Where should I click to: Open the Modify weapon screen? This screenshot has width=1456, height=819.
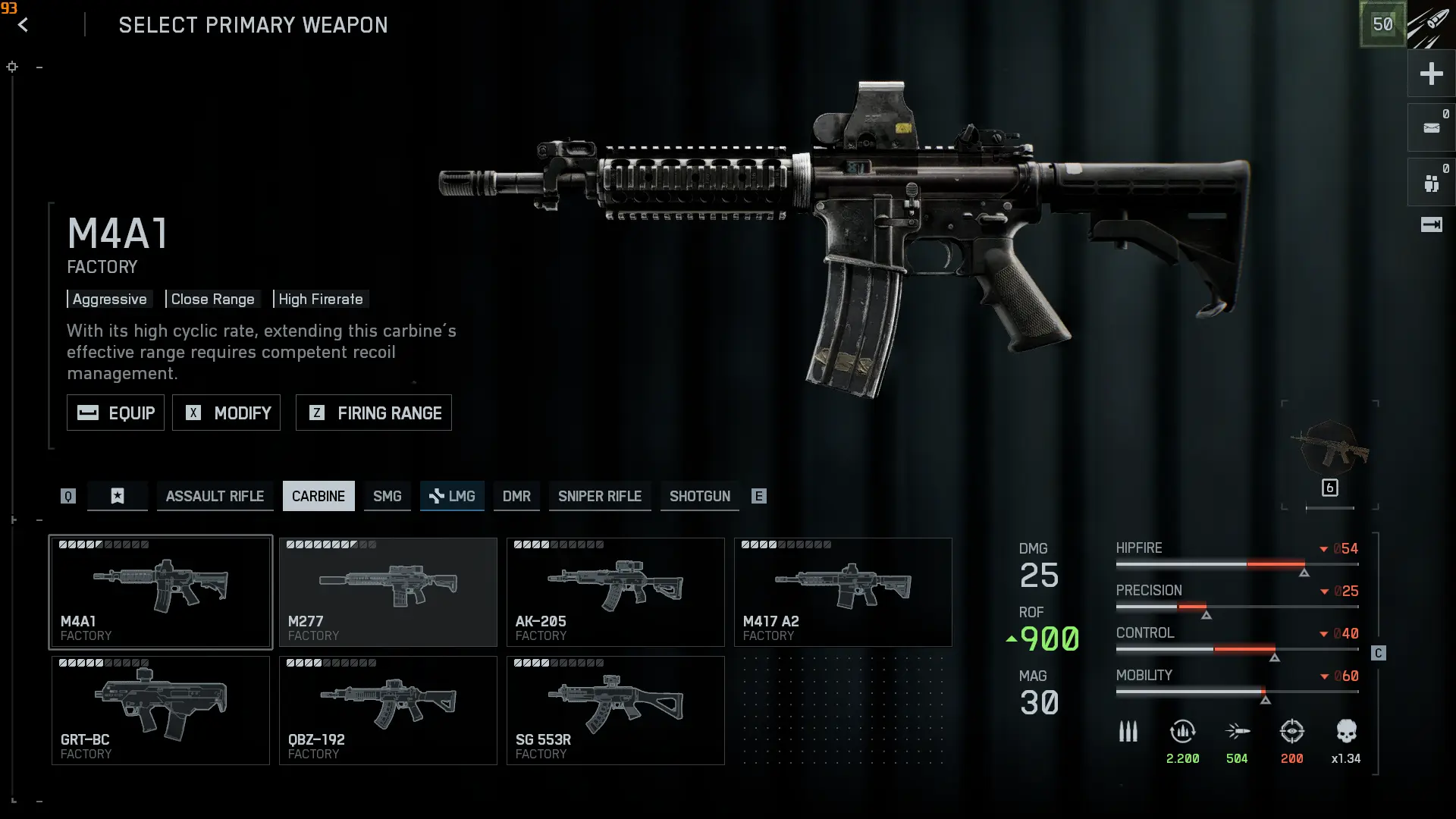tap(226, 413)
